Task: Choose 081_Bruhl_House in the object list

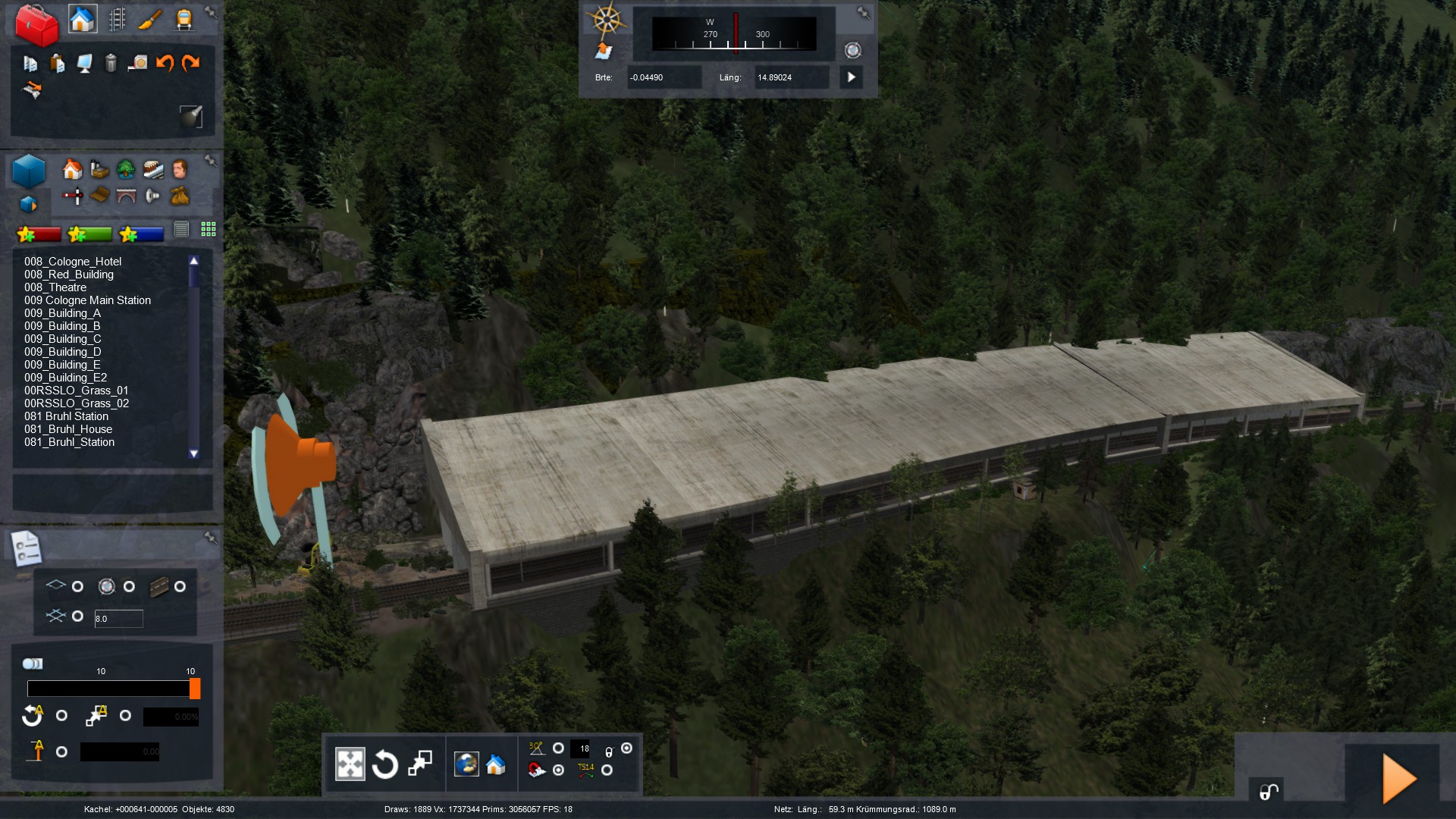Action: pos(68,429)
